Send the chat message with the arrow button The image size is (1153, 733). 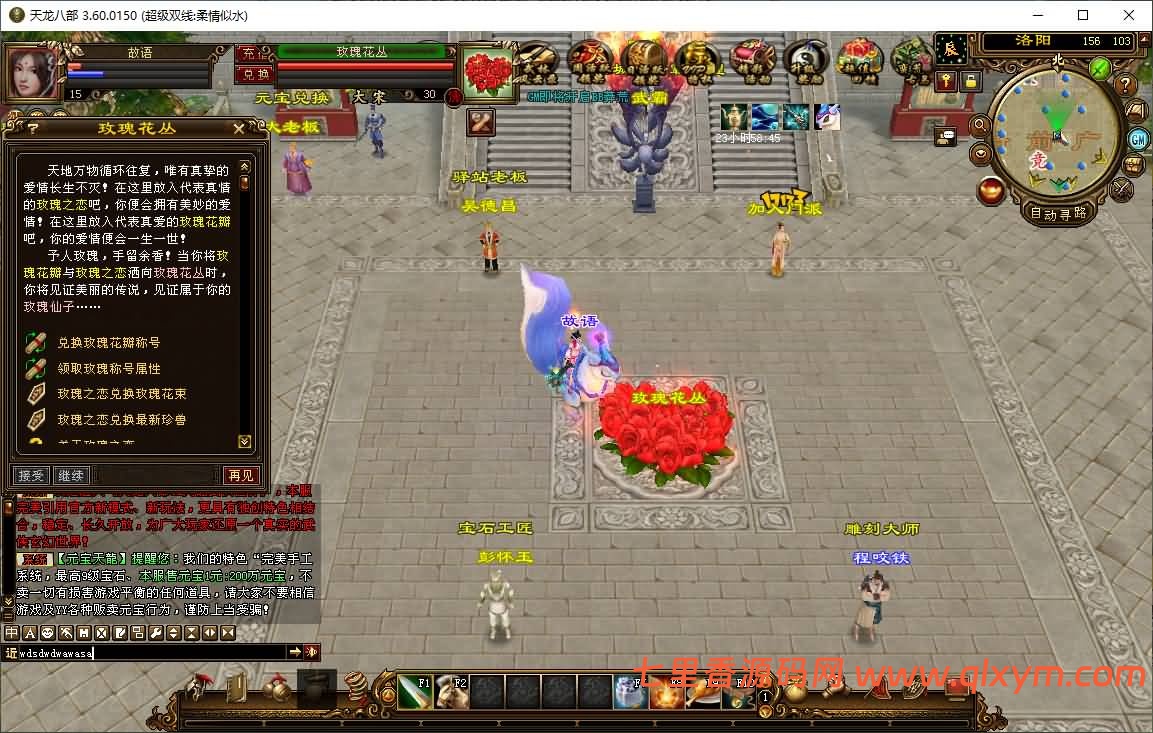[295, 653]
